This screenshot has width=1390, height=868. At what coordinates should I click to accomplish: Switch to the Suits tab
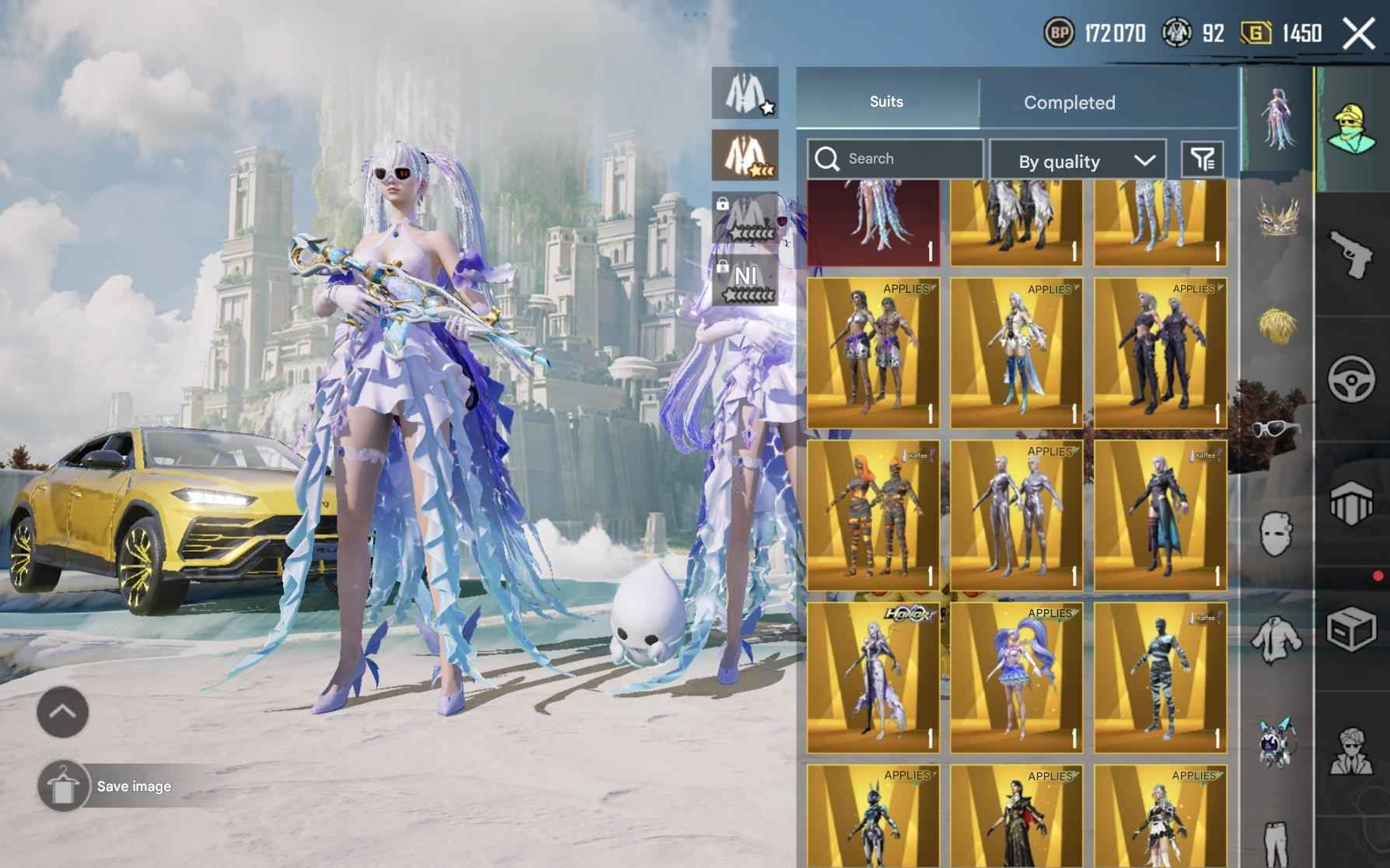coord(885,102)
